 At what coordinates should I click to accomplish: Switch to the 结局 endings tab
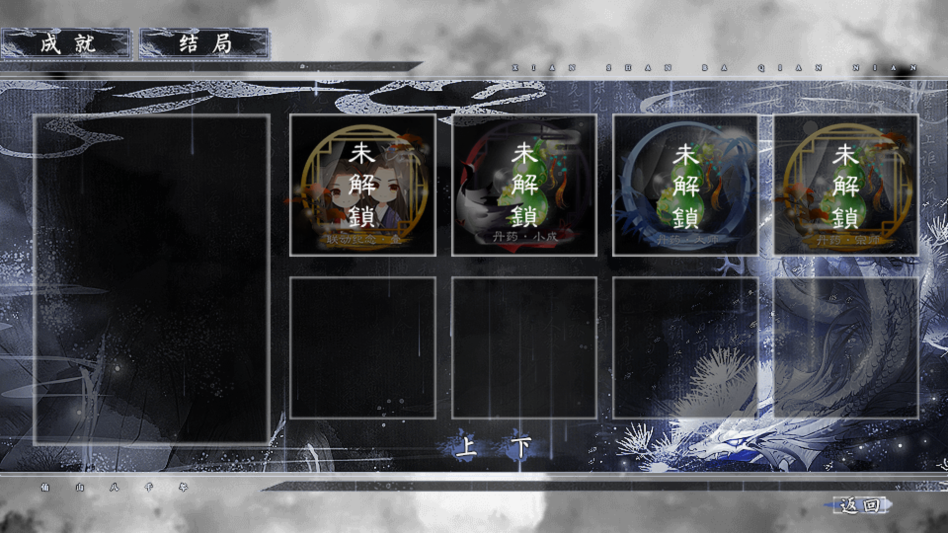[205, 44]
